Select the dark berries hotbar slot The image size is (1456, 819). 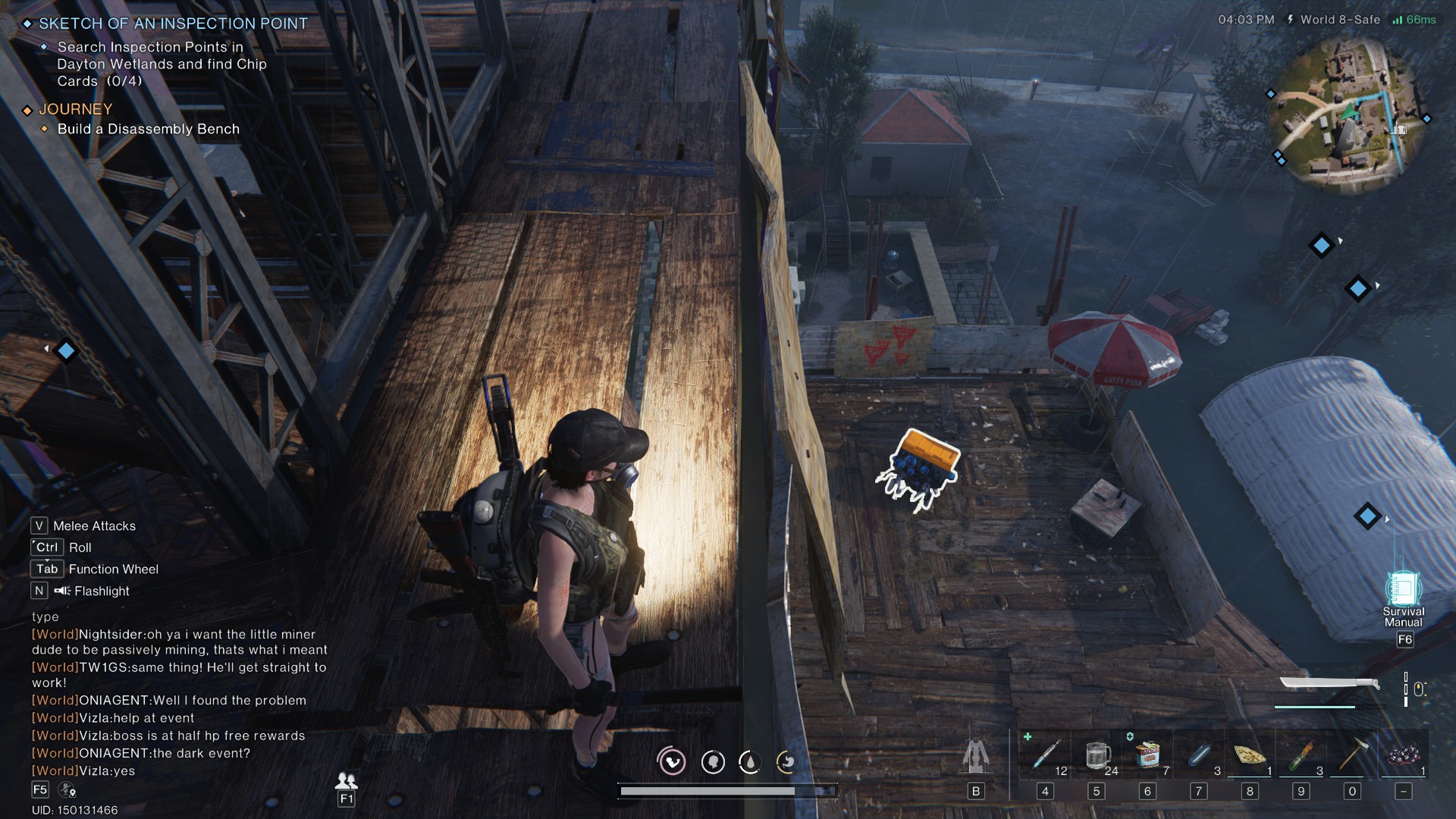click(1404, 755)
